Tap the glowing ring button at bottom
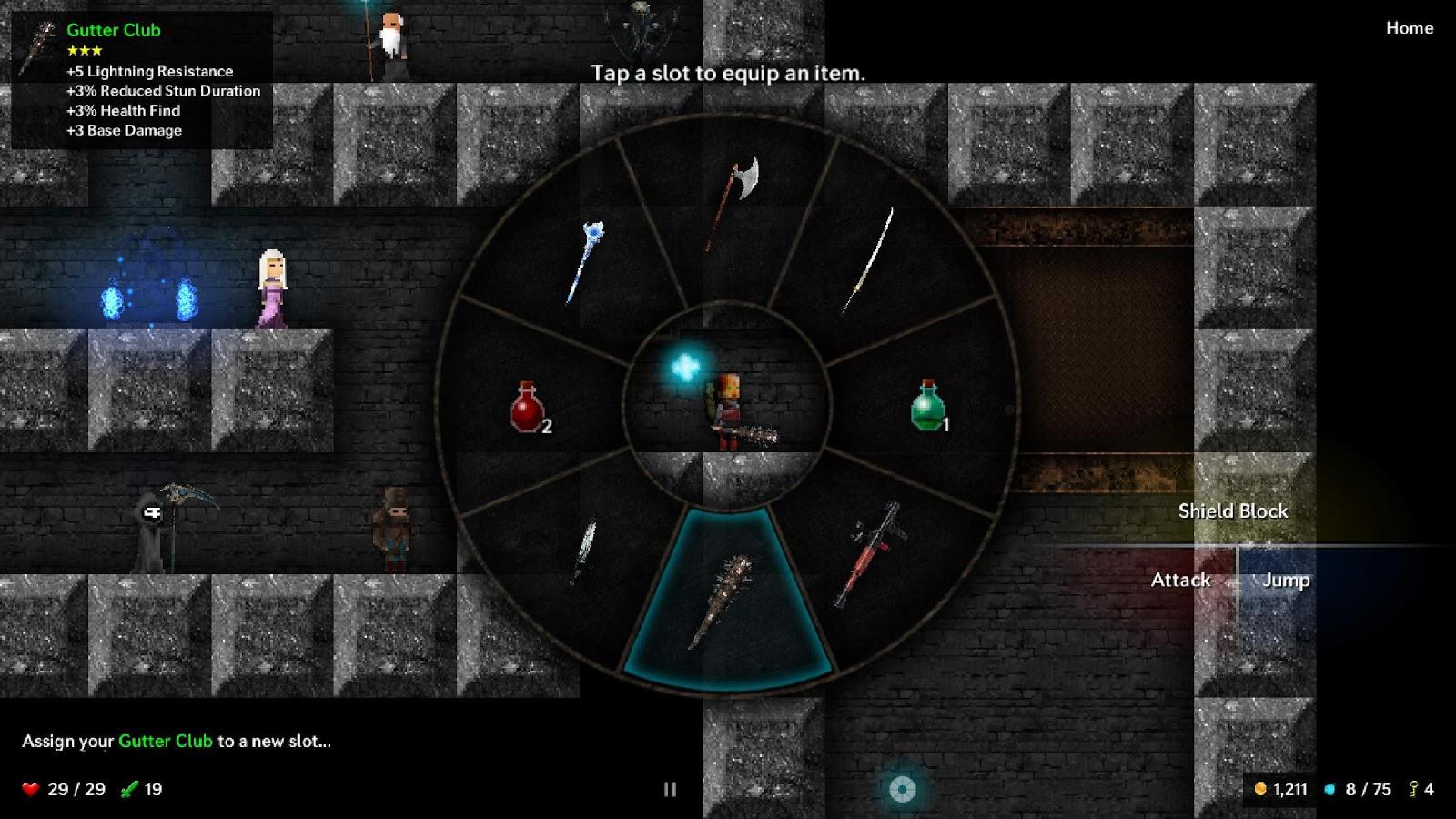The height and width of the screenshot is (819, 1456). [902, 789]
